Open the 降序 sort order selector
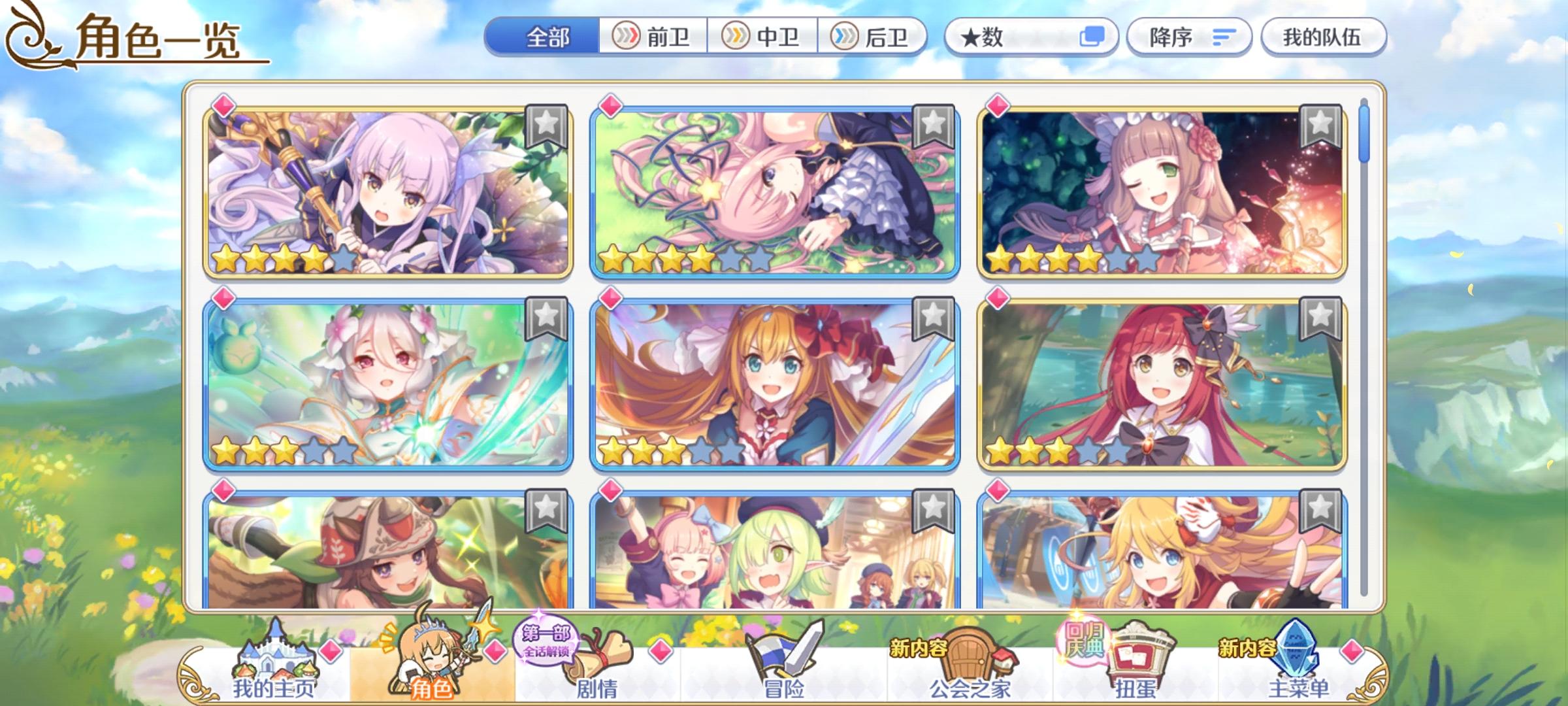Image resolution: width=1568 pixels, height=706 pixels. 1190,37
